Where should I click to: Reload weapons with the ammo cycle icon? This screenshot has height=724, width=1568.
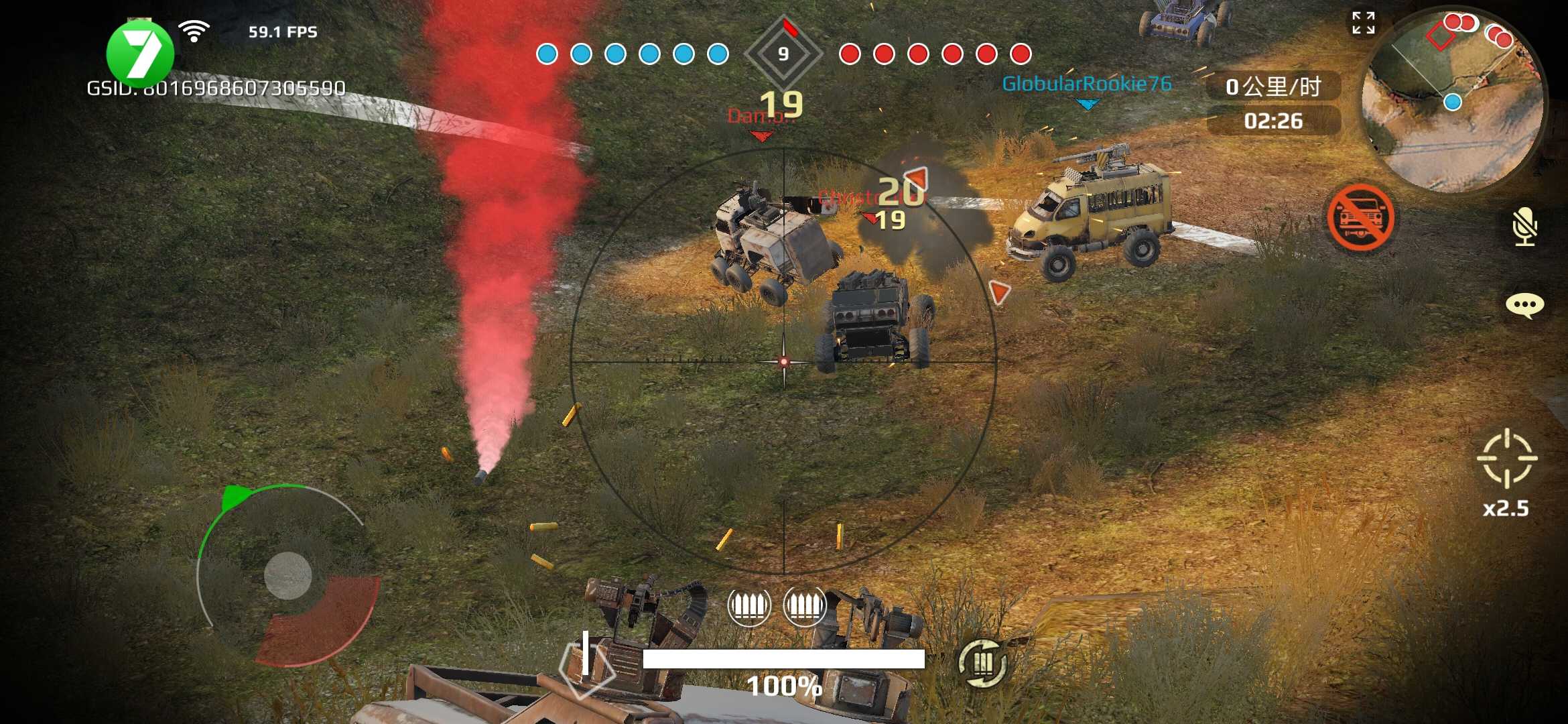pos(982,663)
